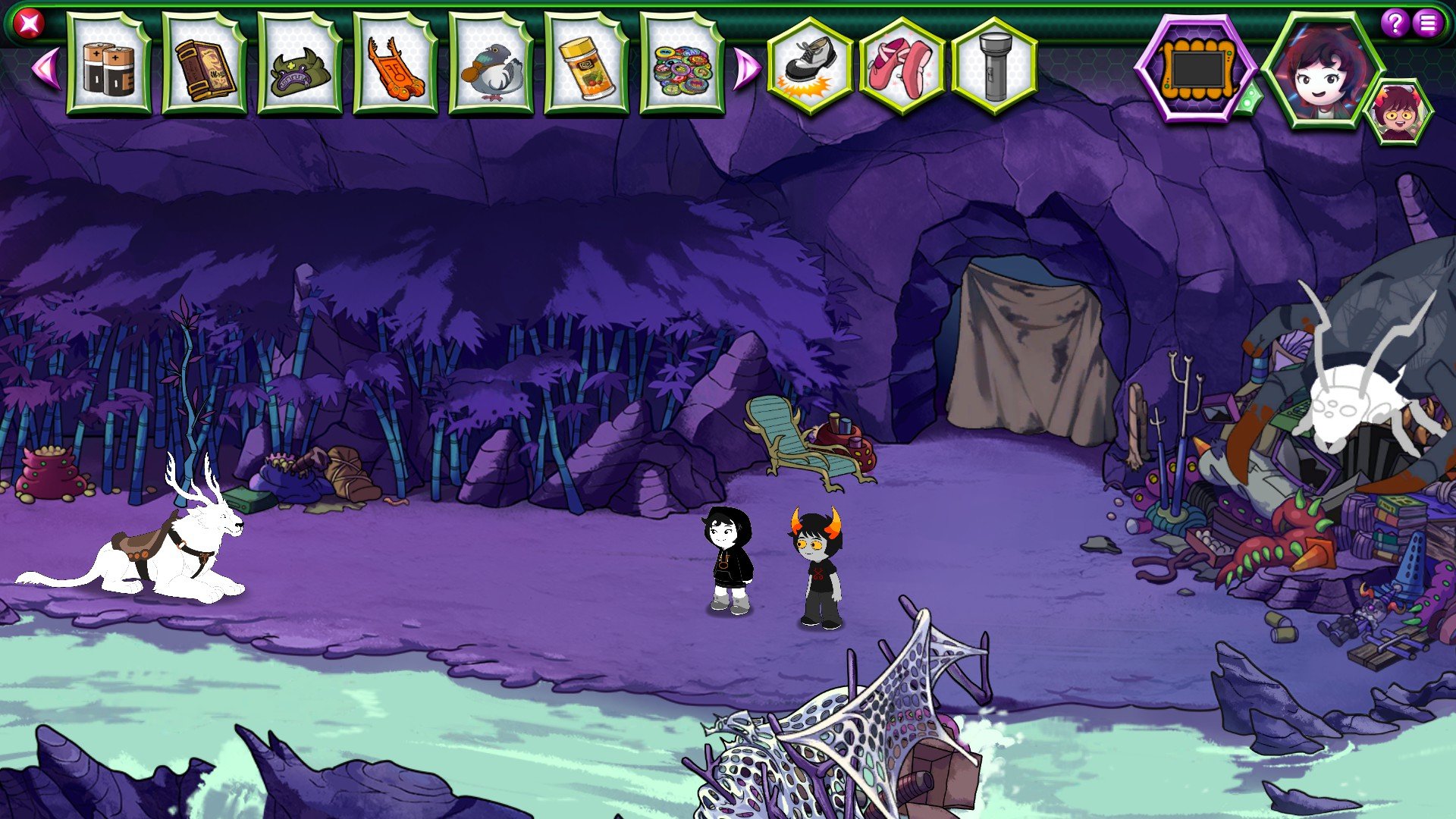Select the green horned mask card

click(x=300, y=66)
